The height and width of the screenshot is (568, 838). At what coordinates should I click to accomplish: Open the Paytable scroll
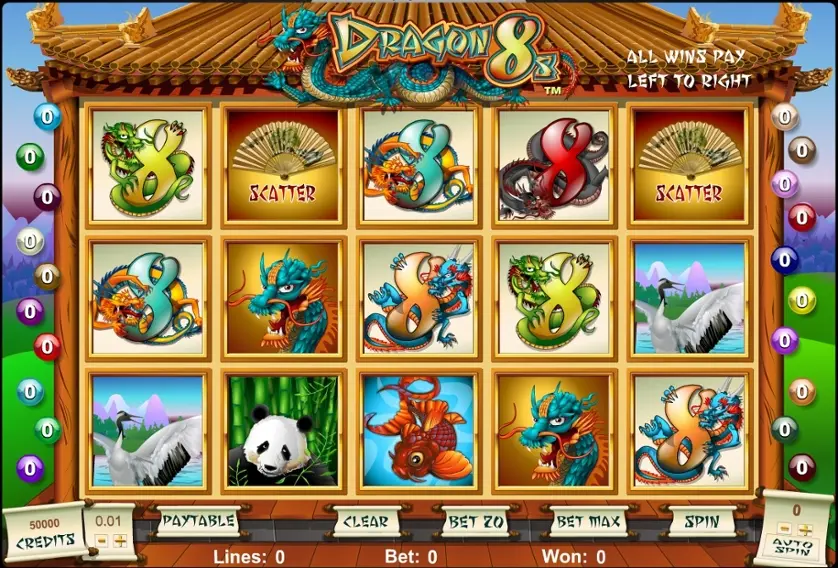coord(197,521)
